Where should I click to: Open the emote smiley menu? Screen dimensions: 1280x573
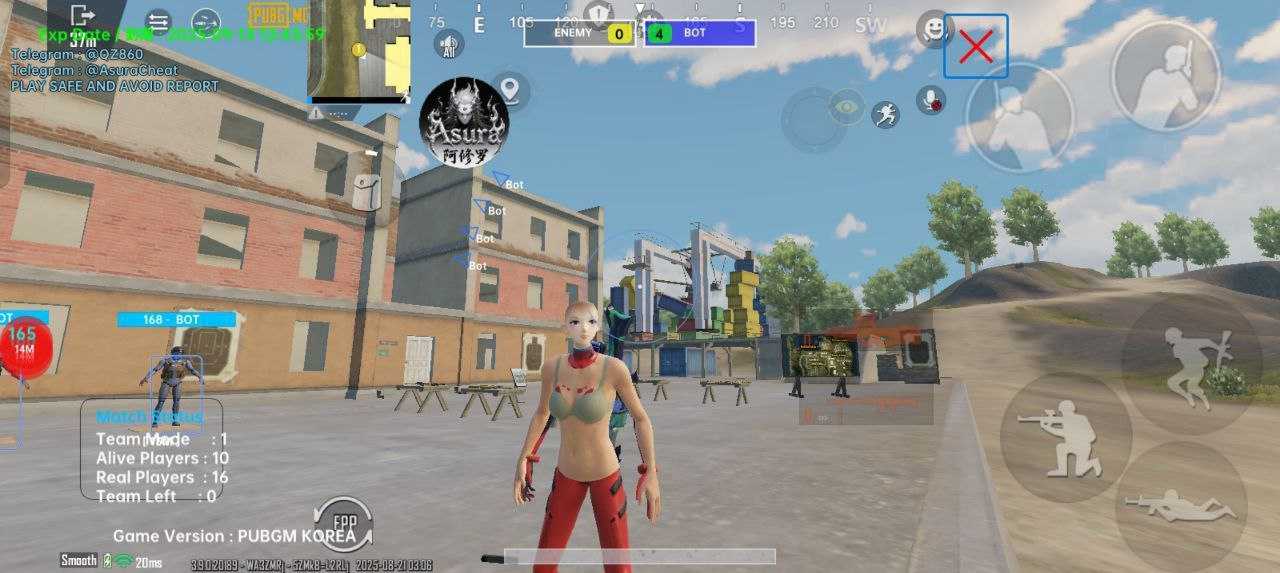(x=935, y=29)
